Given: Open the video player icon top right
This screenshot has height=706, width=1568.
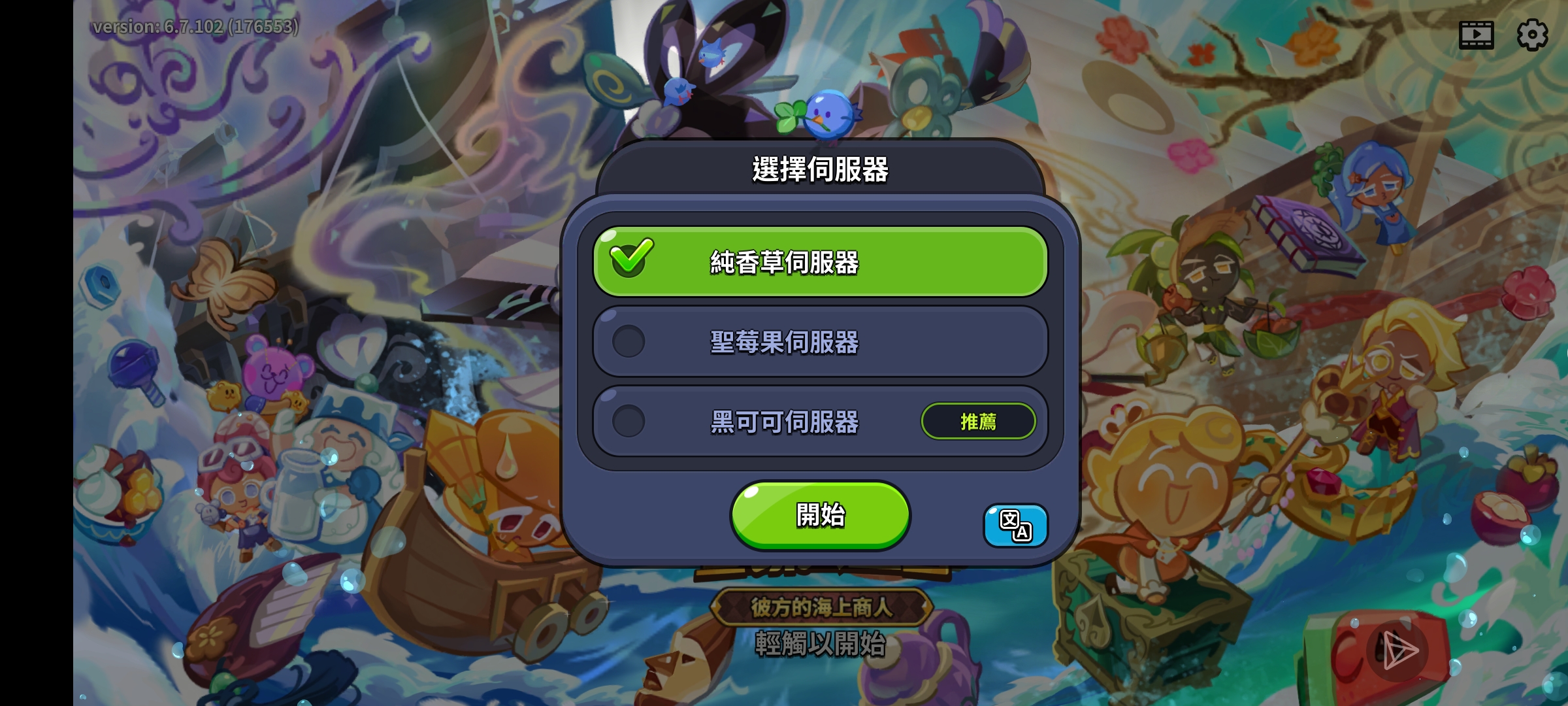Looking at the screenshot, I should point(1477,36).
